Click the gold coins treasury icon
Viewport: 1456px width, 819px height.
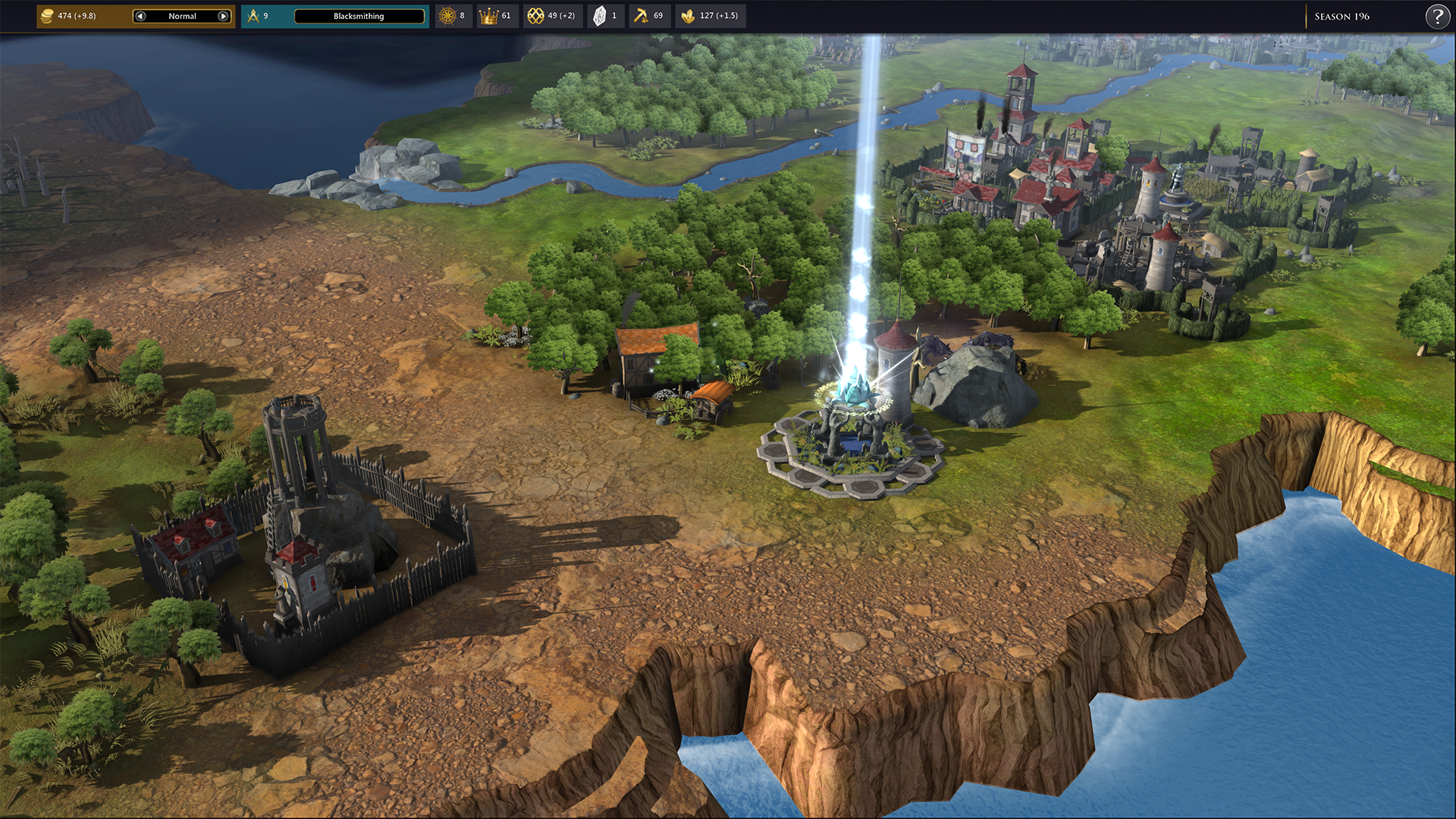(47, 16)
